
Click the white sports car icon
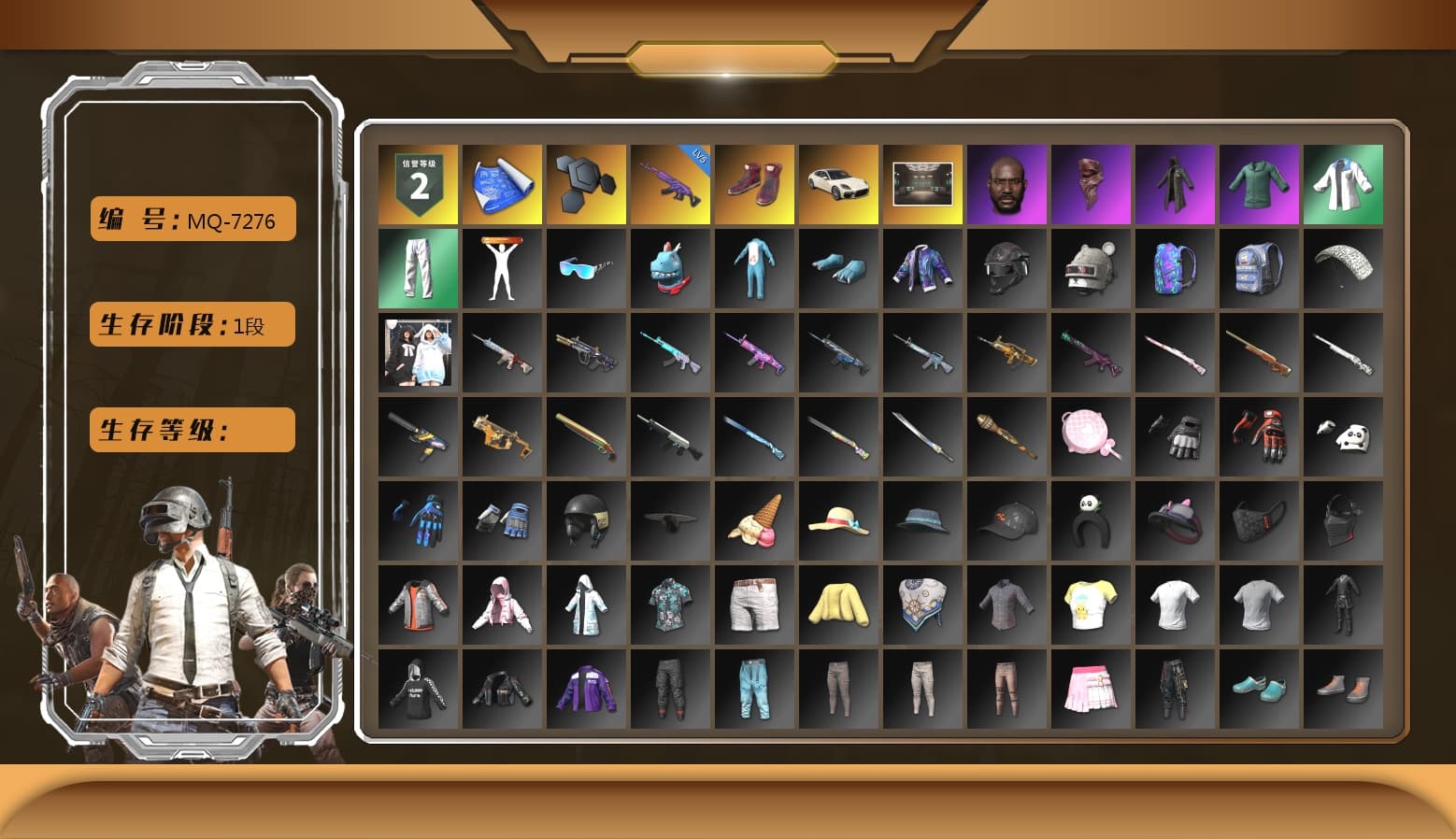(838, 184)
